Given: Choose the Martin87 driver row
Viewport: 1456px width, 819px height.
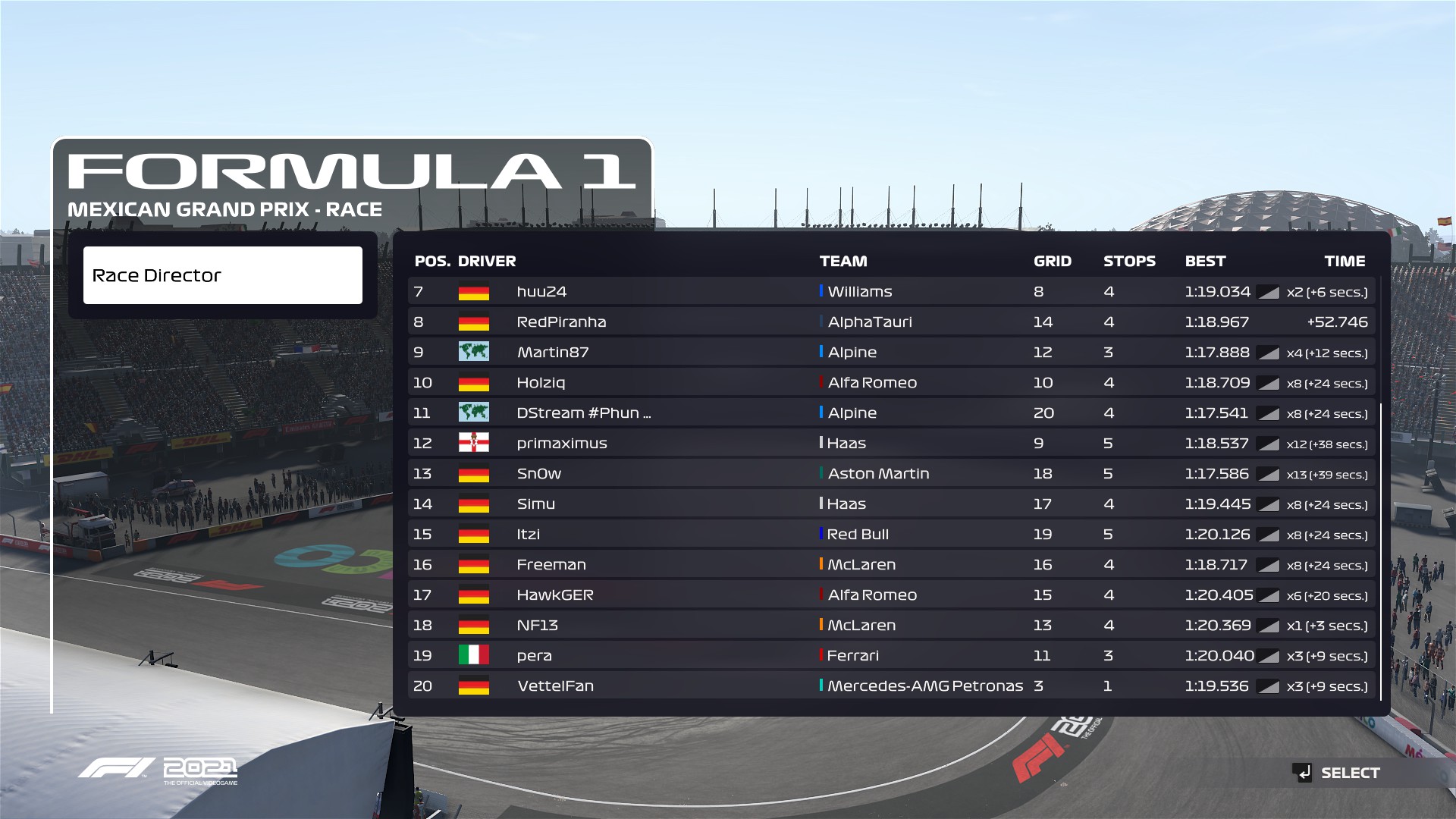Looking at the screenshot, I should [891, 352].
